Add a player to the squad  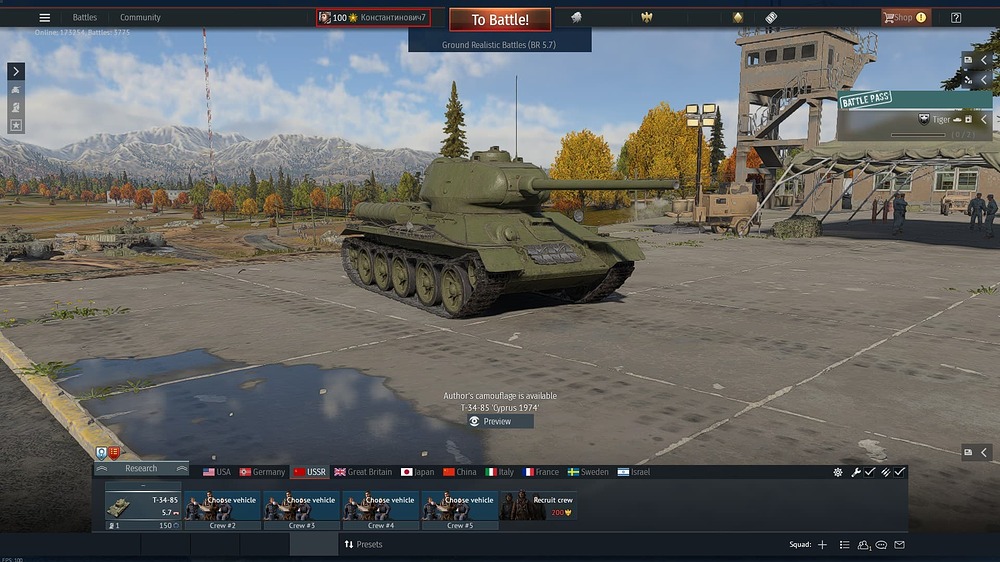pyautogui.click(x=822, y=545)
